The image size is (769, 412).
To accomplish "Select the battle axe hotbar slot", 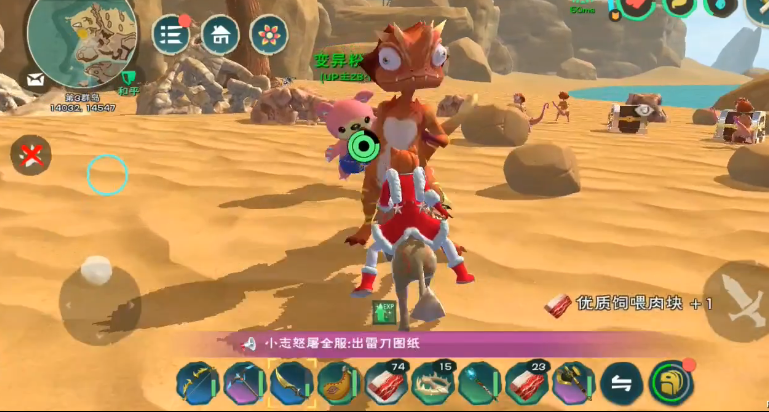I will (573, 382).
